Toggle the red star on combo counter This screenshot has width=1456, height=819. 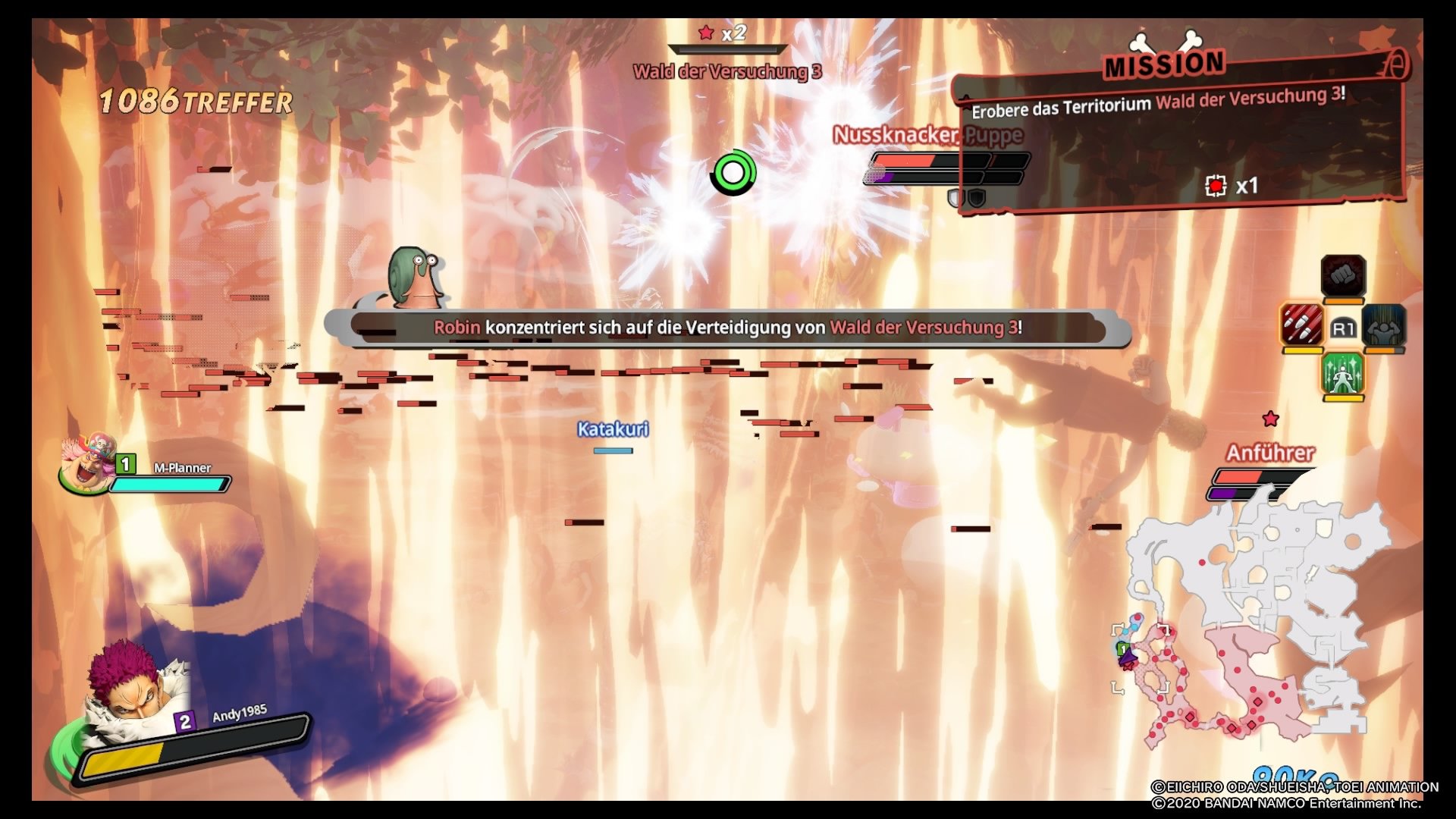tap(707, 32)
